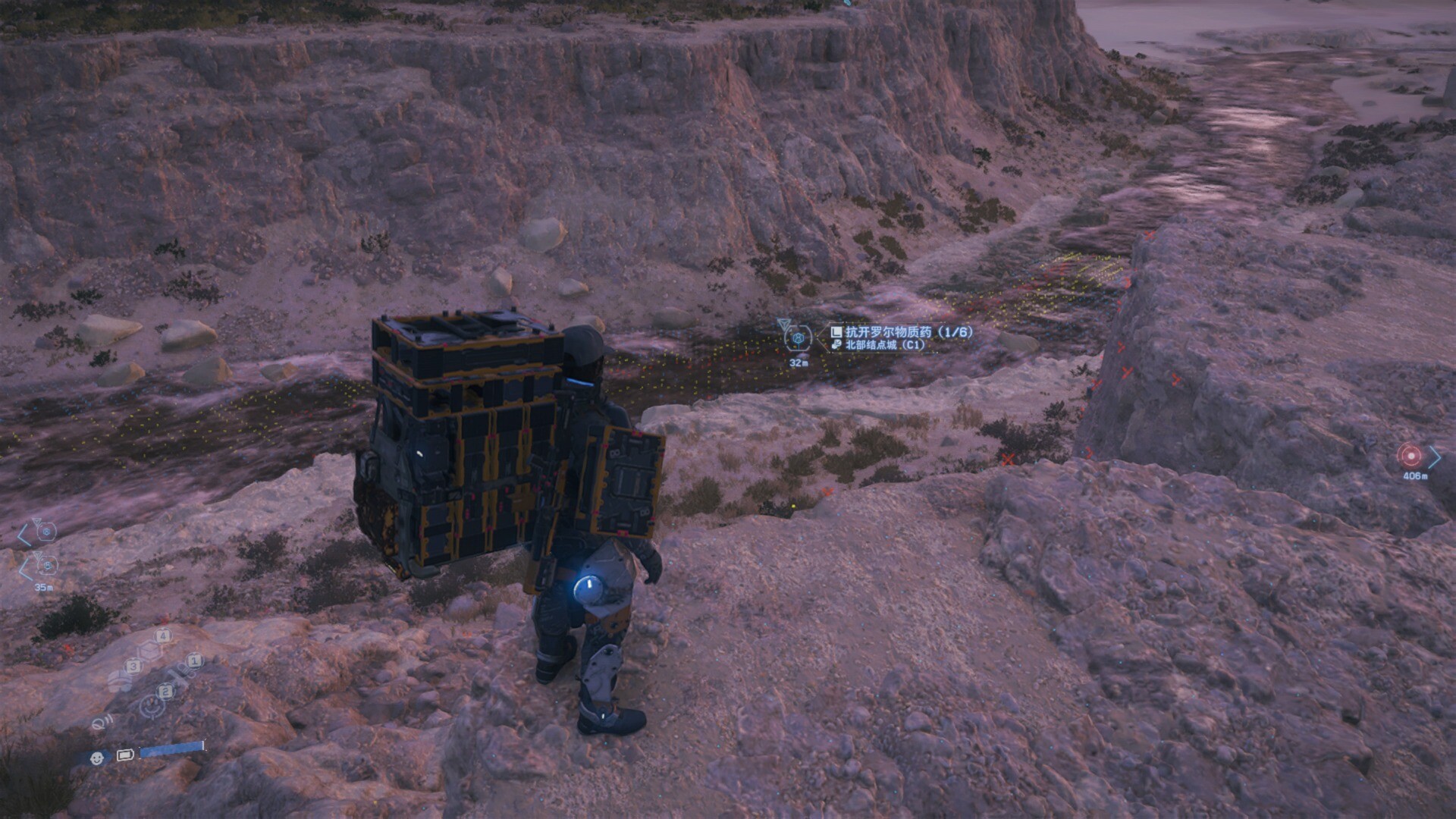Choose quick slot 2 smiley-face icon

click(153, 704)
